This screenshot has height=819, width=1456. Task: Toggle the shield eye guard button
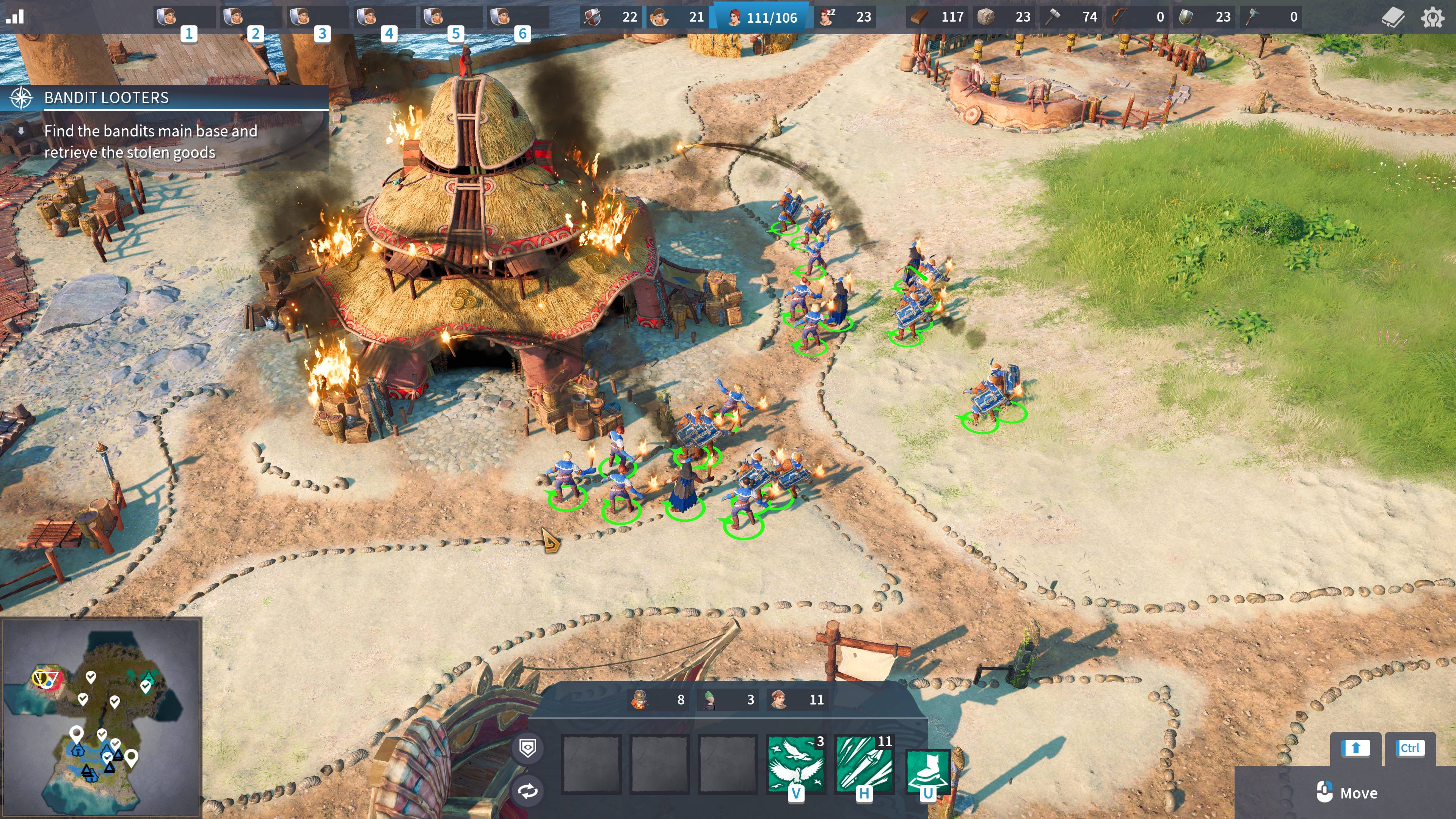[x=527, y=748]
